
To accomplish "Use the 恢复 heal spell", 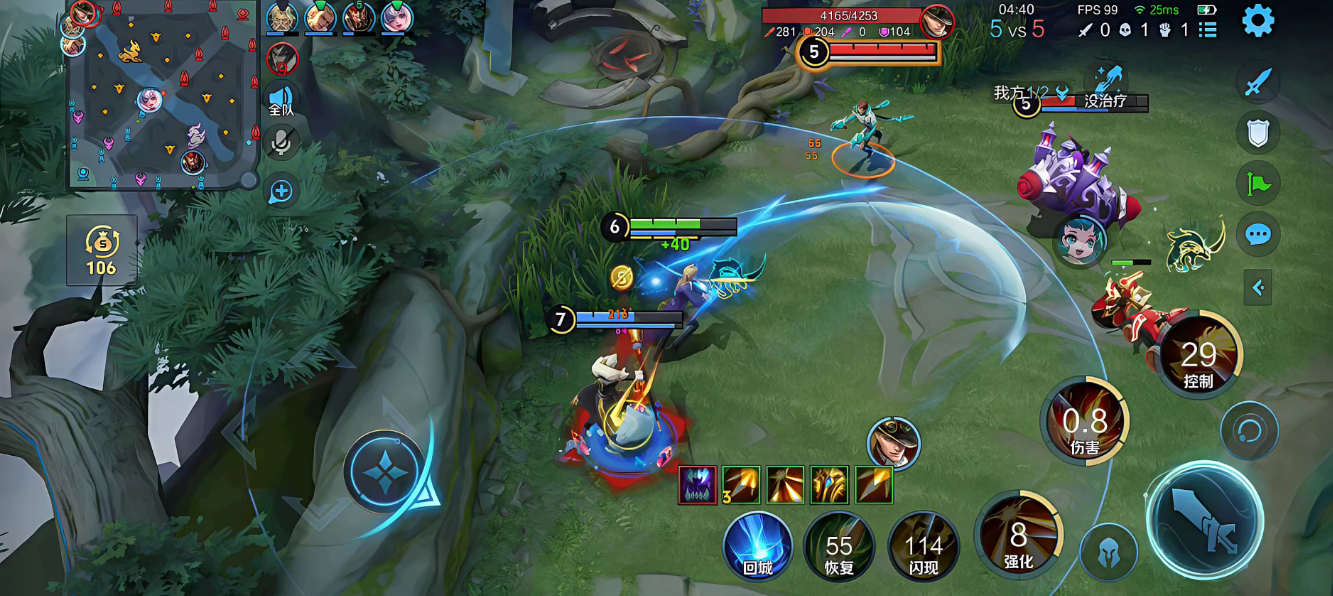I will click(839, 546).
